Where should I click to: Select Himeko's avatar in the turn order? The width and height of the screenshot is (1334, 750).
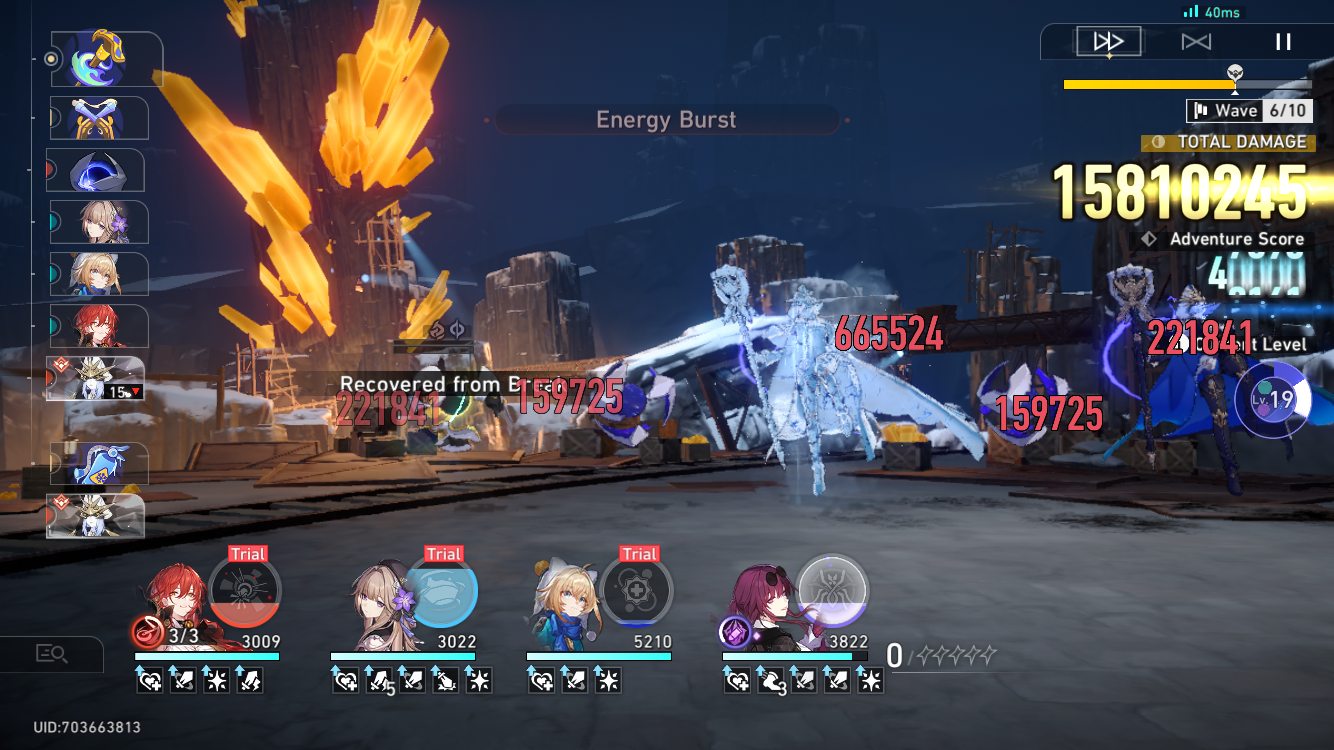click(97, 326)
